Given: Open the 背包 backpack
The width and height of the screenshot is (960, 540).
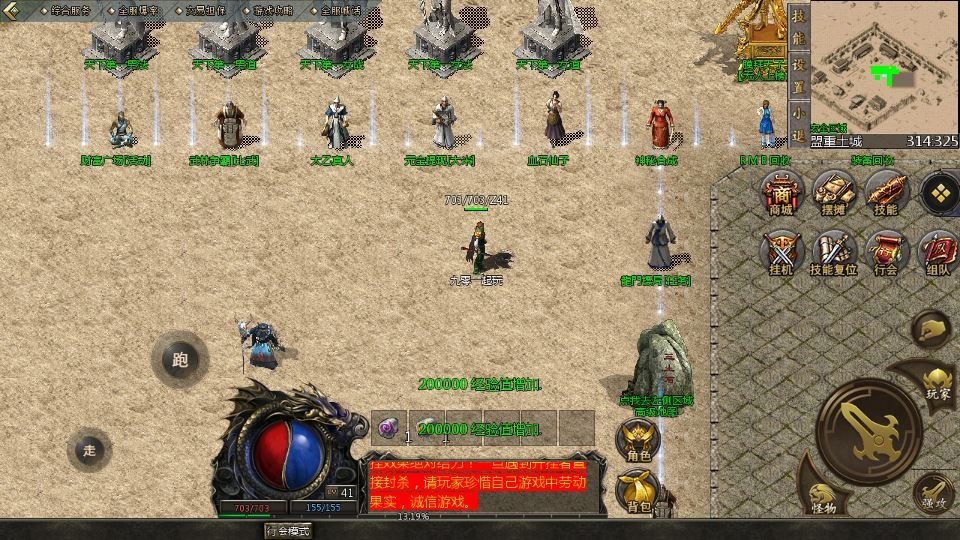Looking at the screenshot, I should point(638,491).
